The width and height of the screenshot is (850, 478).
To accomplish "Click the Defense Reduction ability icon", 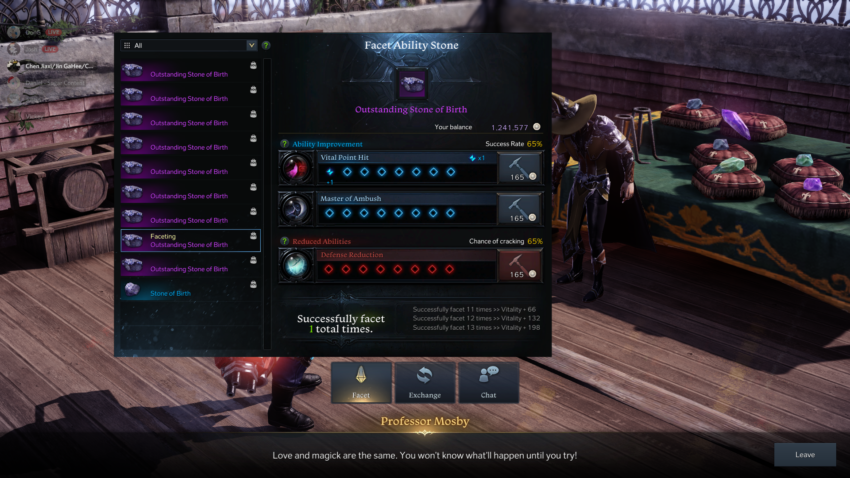I will 297,265.
